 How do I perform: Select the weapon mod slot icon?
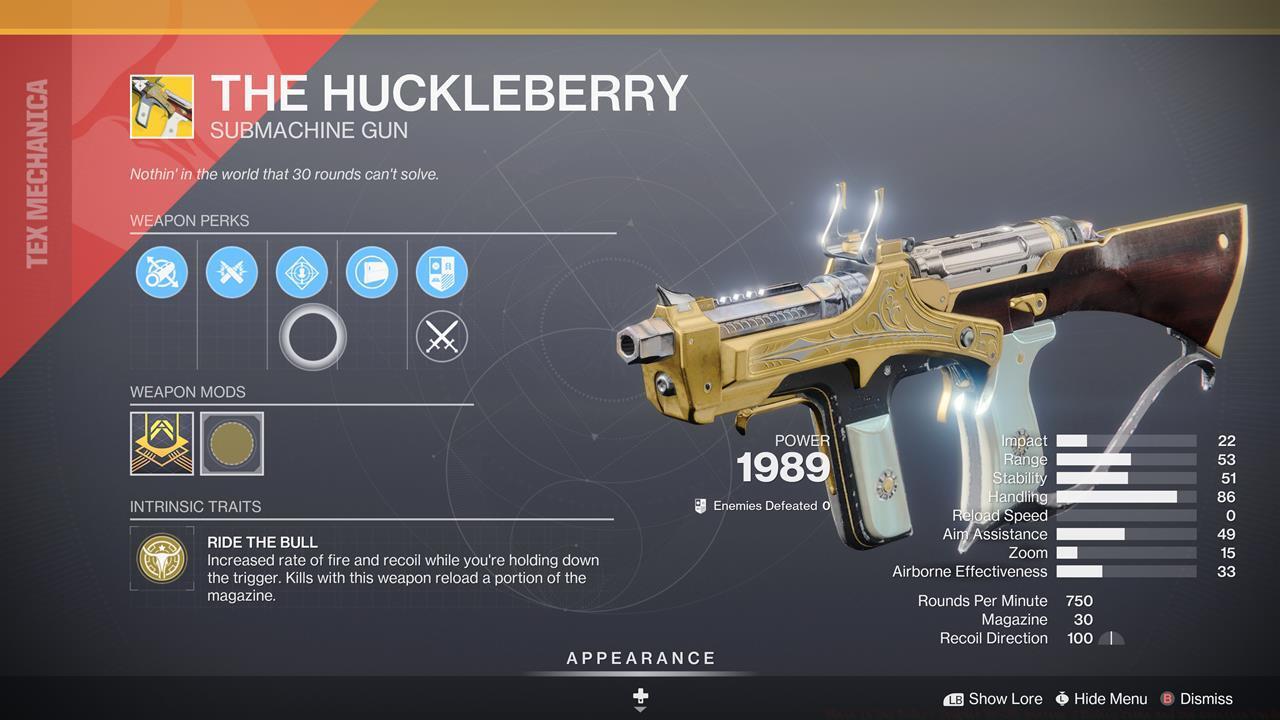[x=162, y=444]
